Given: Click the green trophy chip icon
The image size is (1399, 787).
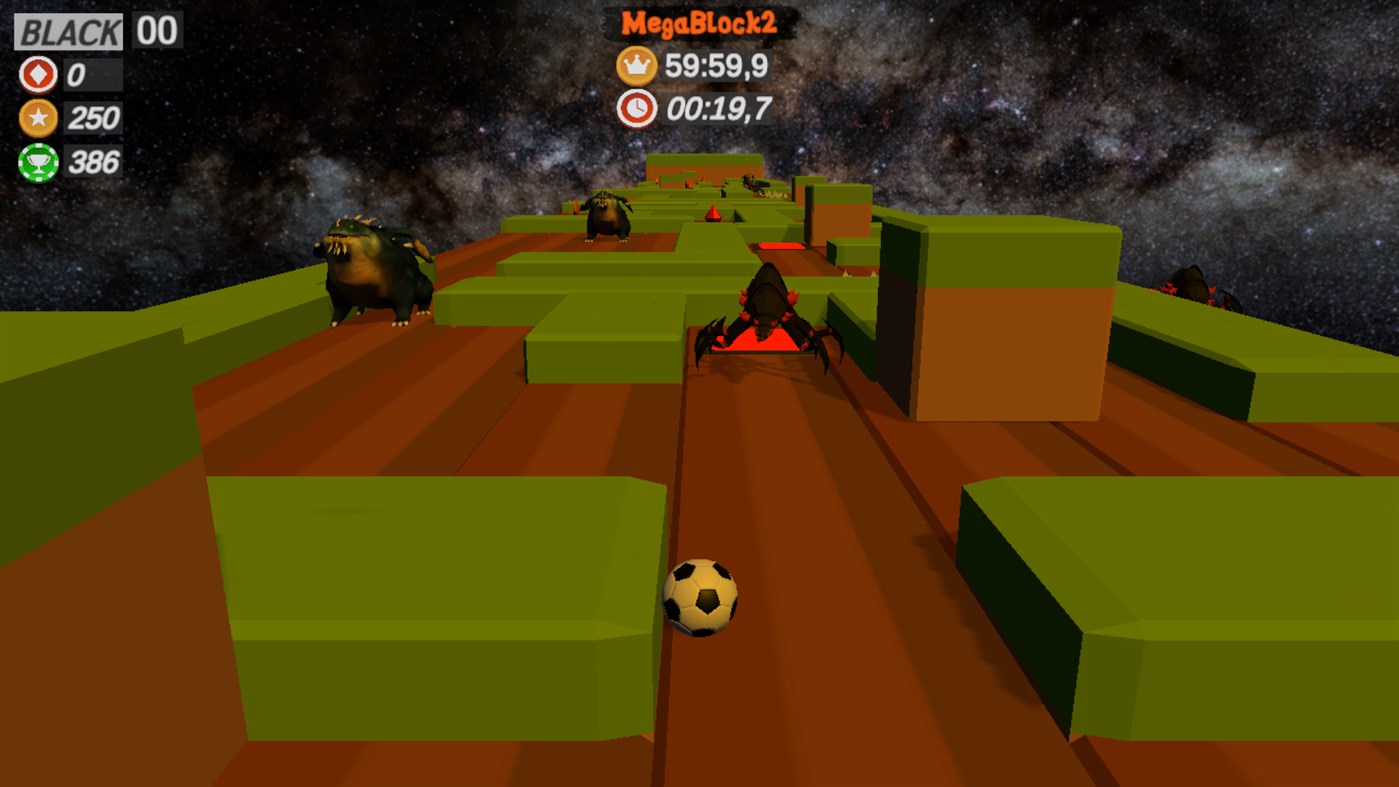Looking at the screenshot, I should coord(37,159).
